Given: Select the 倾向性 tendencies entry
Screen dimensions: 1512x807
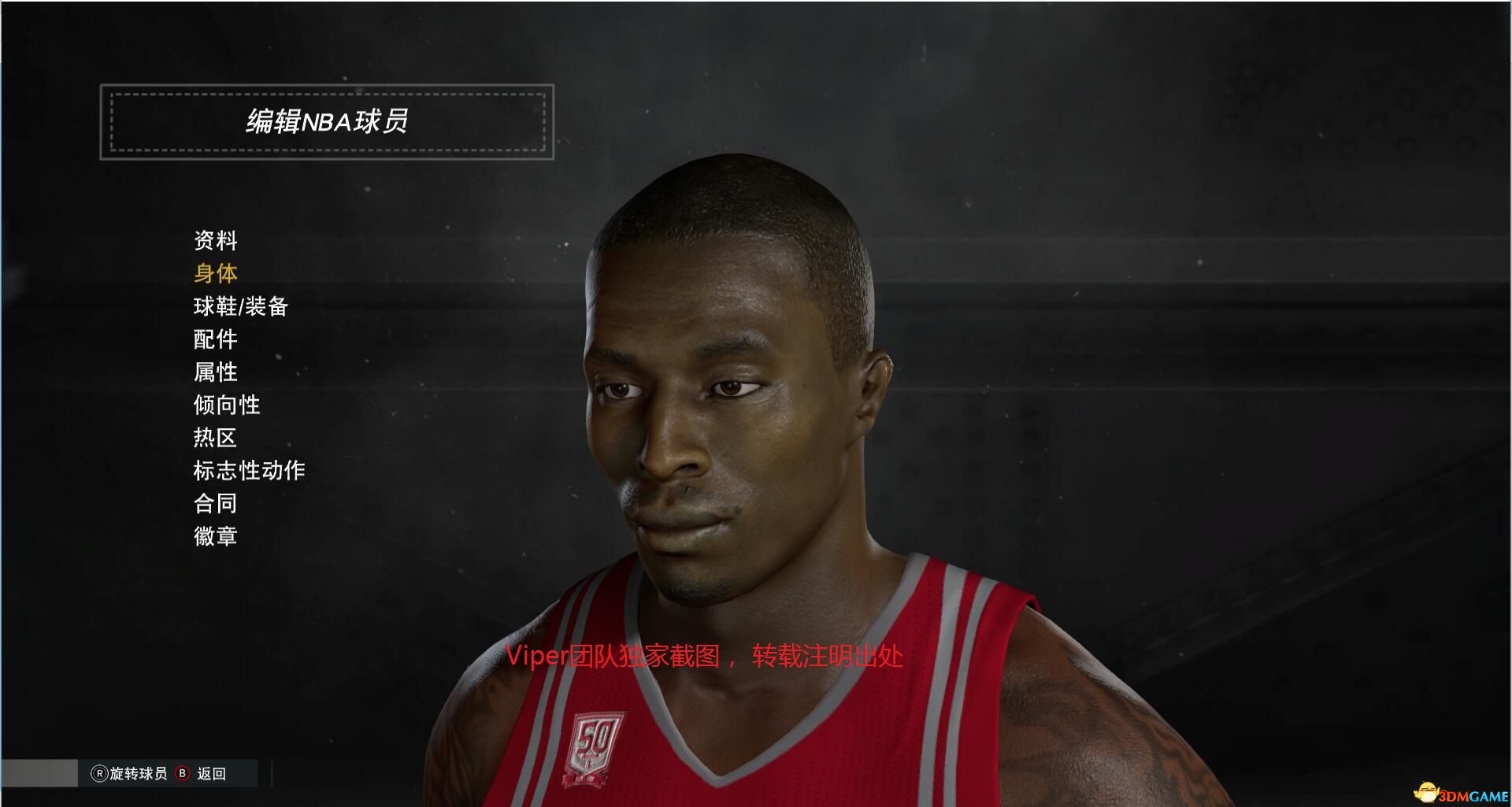Looking at the screenshot, I should (x=226, y=405).
